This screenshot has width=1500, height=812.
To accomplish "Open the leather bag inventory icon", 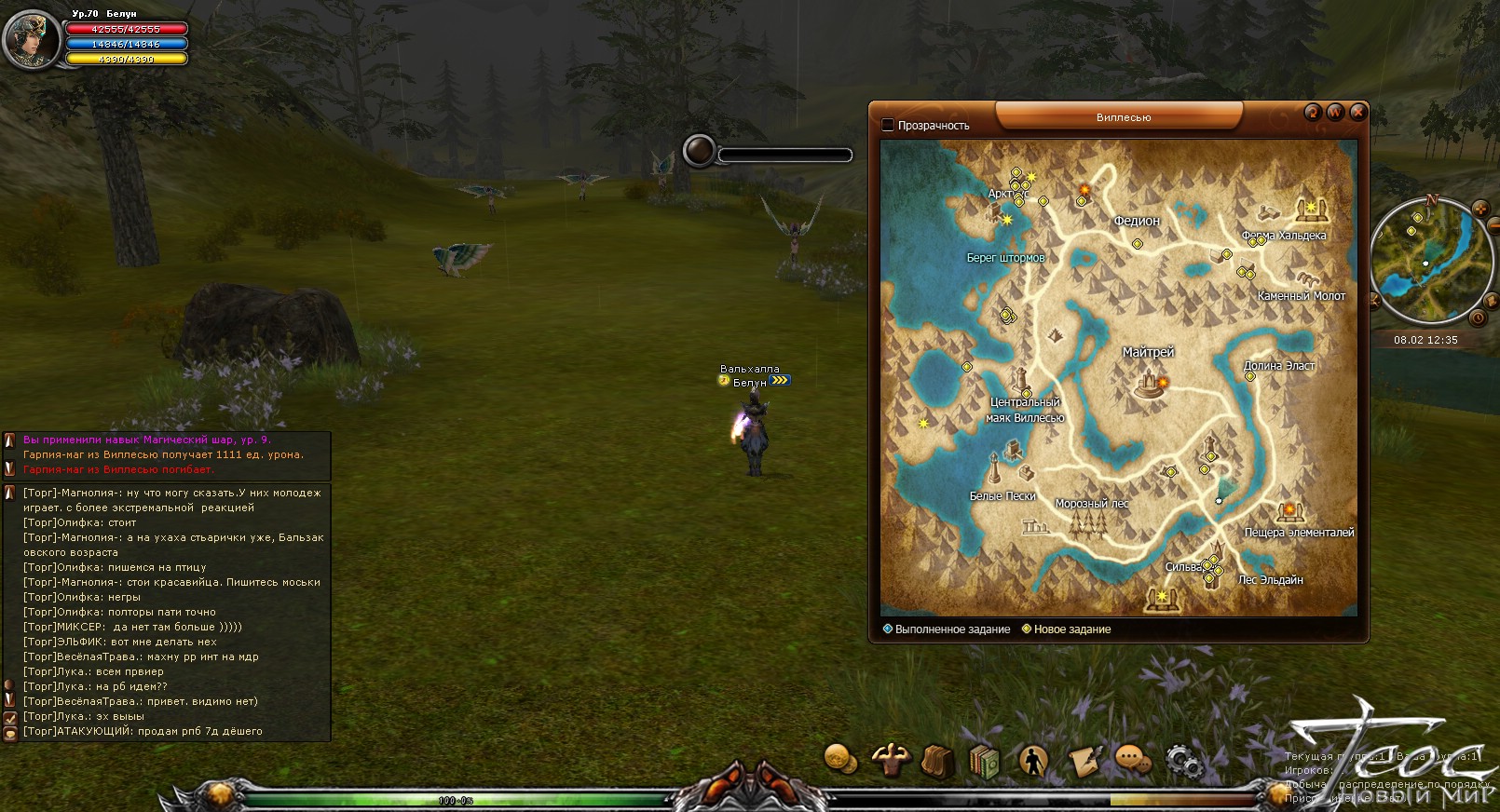I will tap(936, 761).
